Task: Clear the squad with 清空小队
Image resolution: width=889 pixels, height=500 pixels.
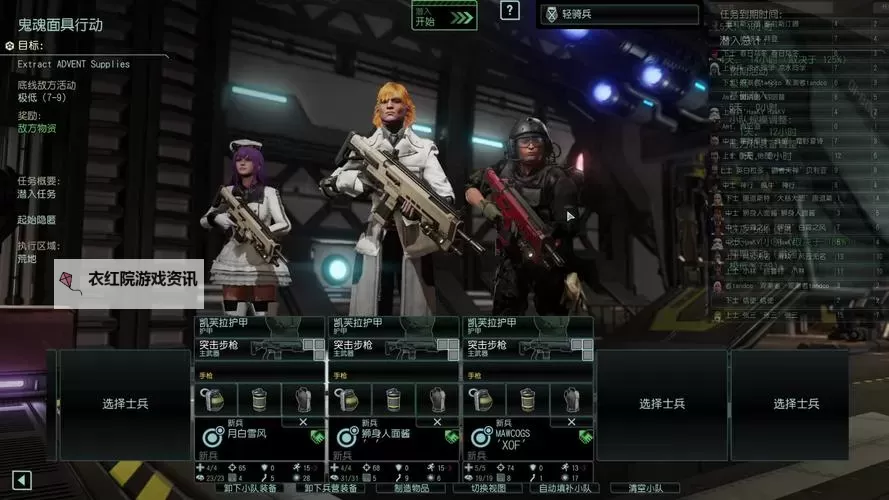Action: [x=644, y=489]
